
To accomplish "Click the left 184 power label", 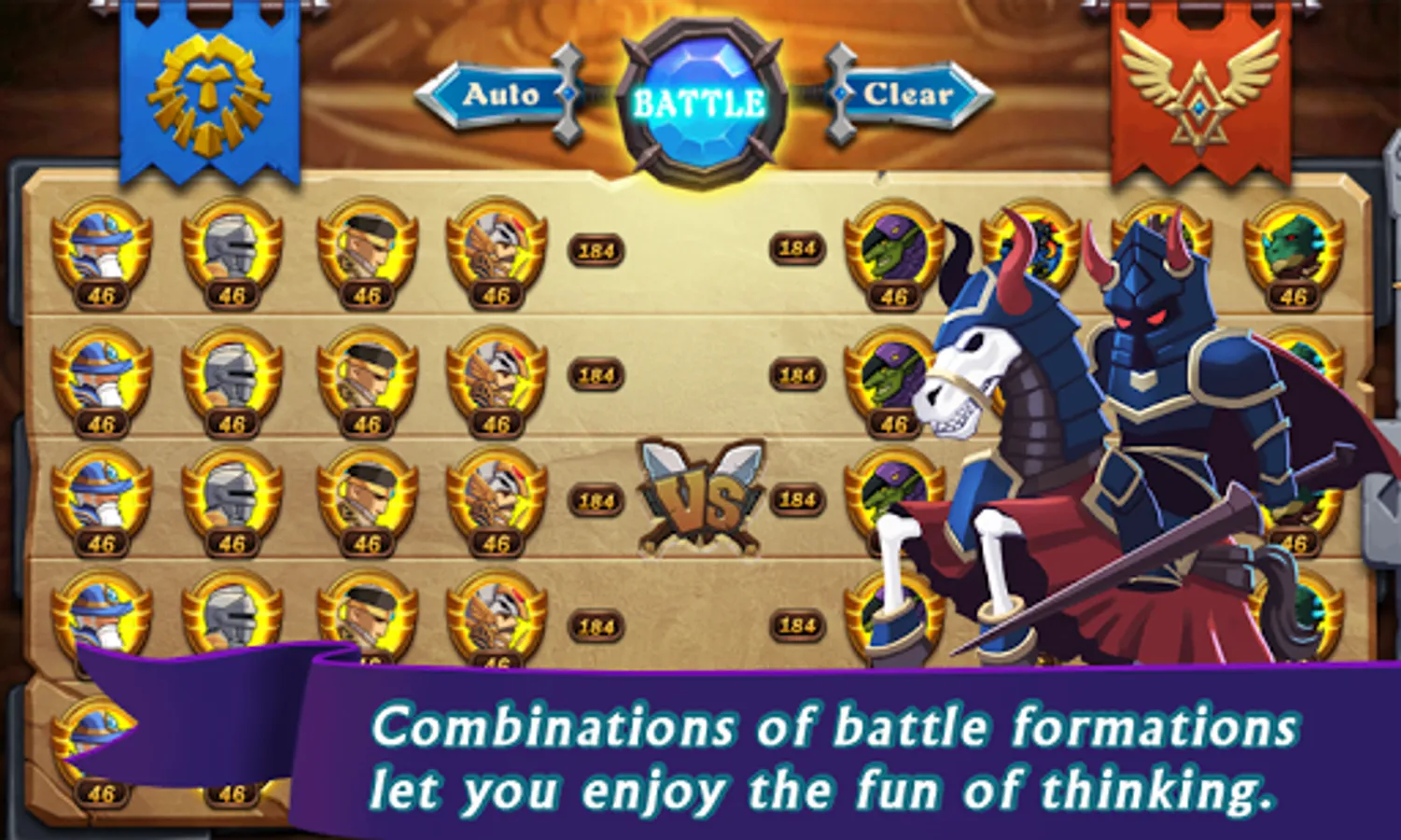I will 595,249.
